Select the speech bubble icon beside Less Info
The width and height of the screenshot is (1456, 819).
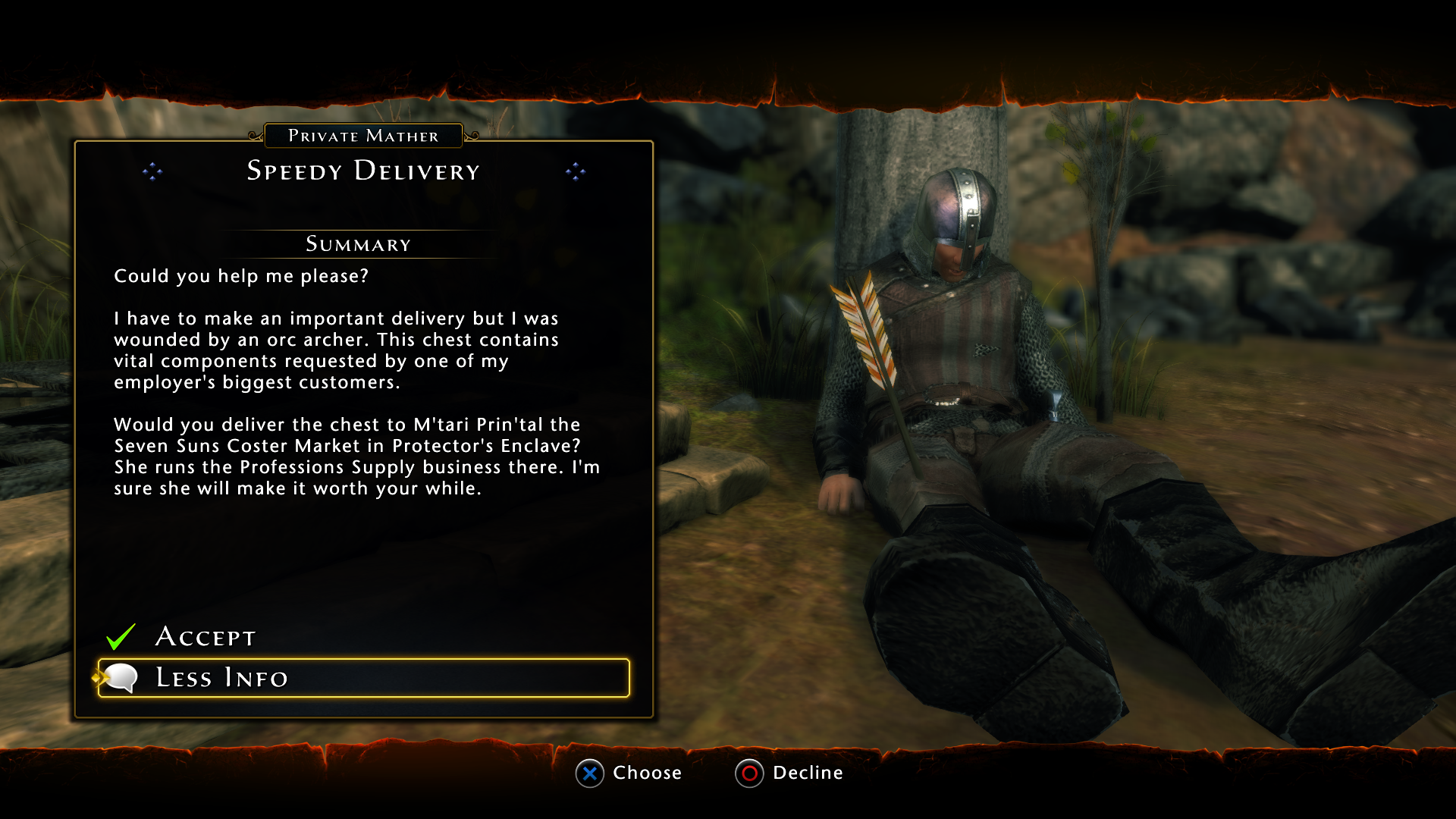[123, 677]
